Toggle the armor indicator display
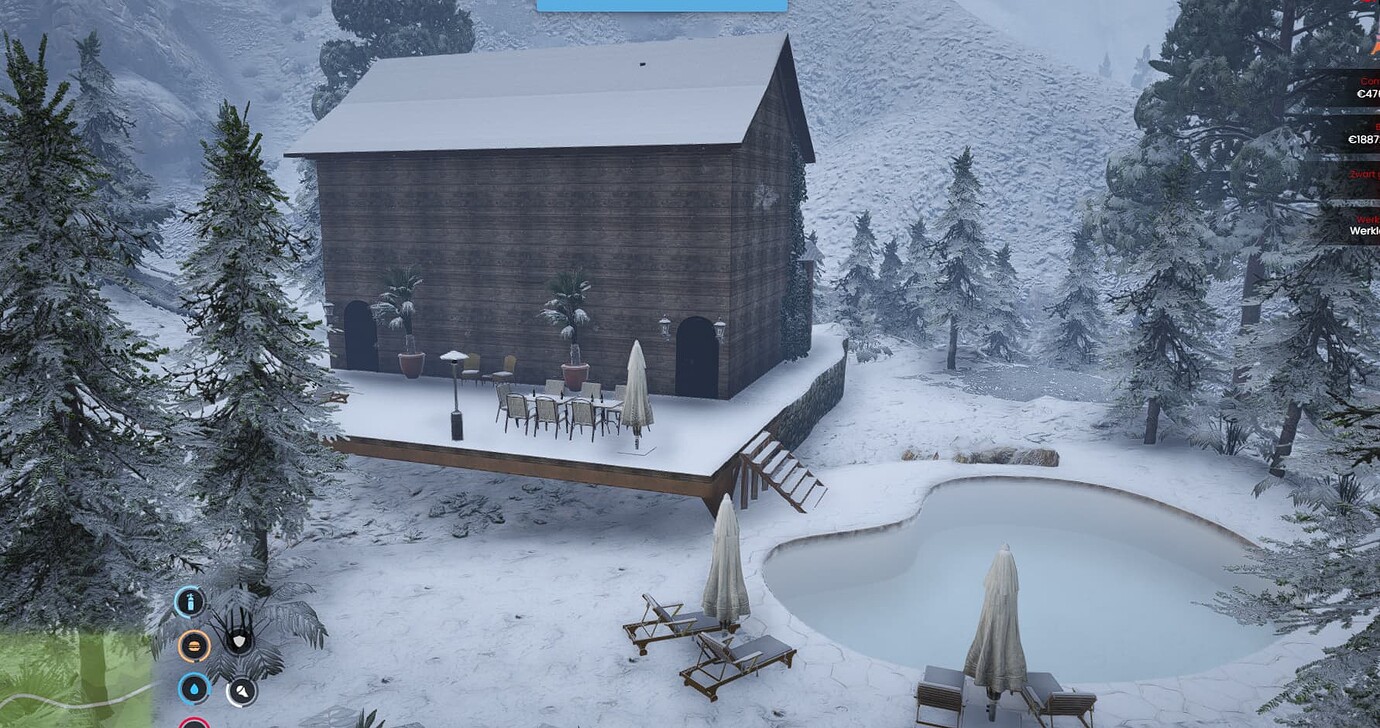This screenshot has height=728, width=1380. point(240,643)
